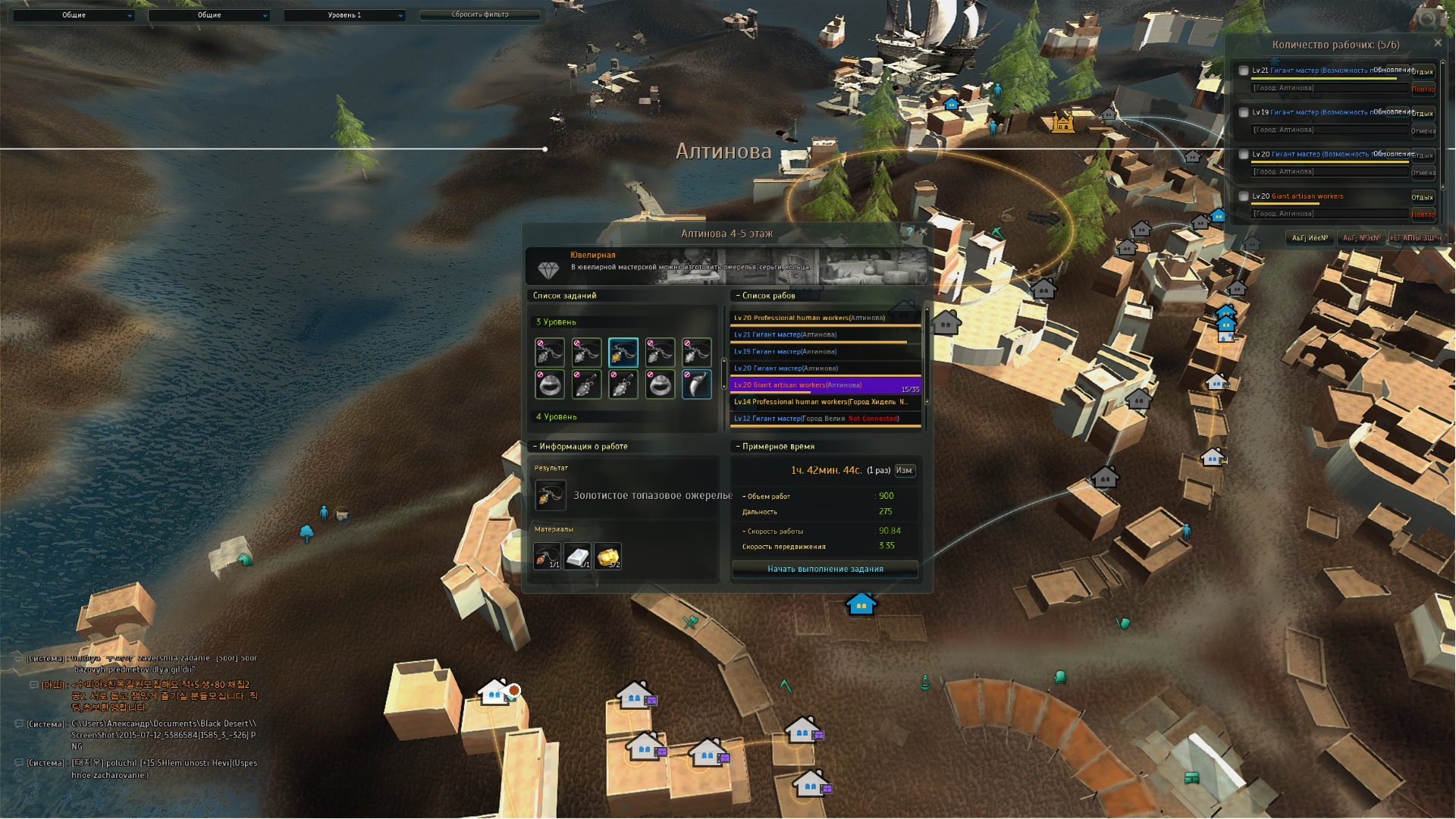The image size is (1456, 819).
Task: Repeat the Lv.21 worker's job with Повтор
Action: [x=1423, y=89]
